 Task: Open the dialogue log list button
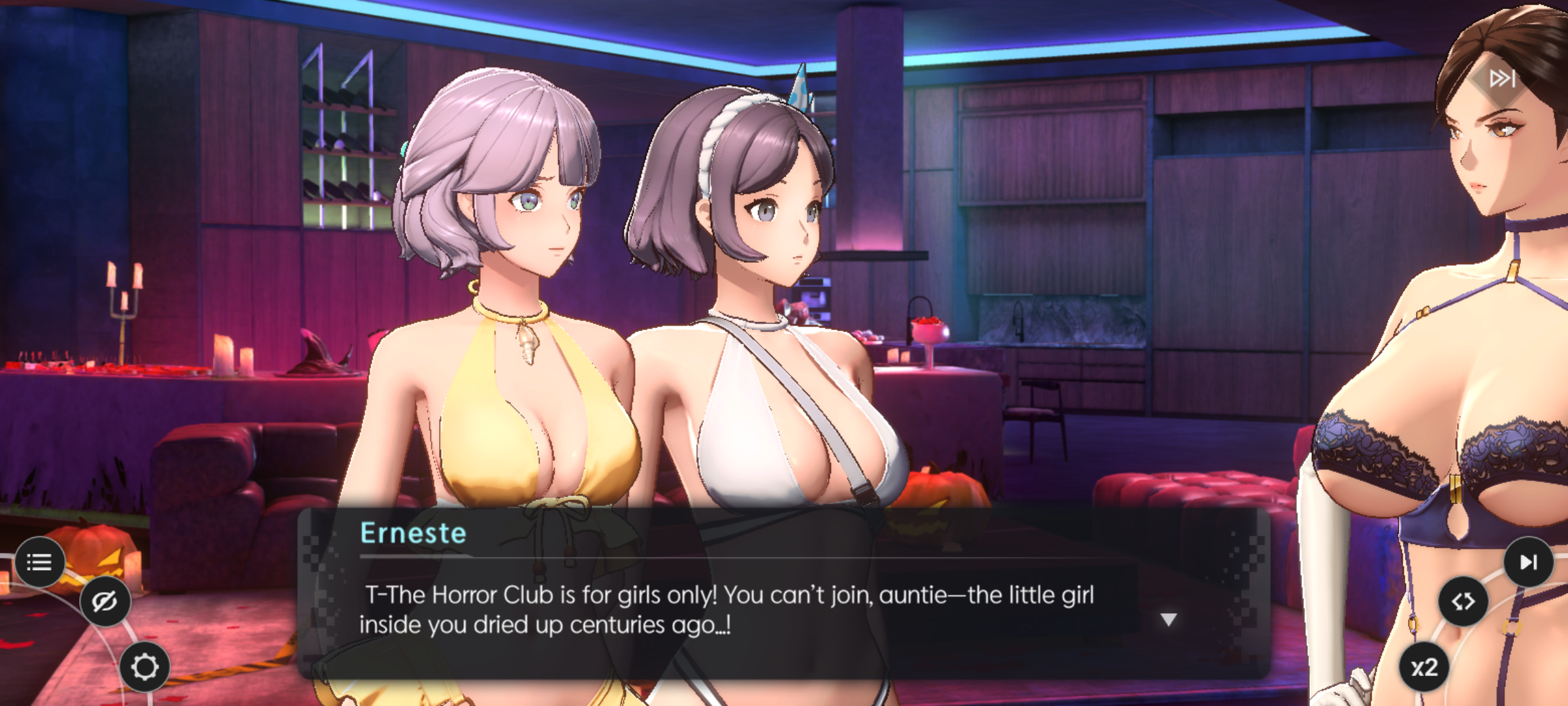[39, 562]
